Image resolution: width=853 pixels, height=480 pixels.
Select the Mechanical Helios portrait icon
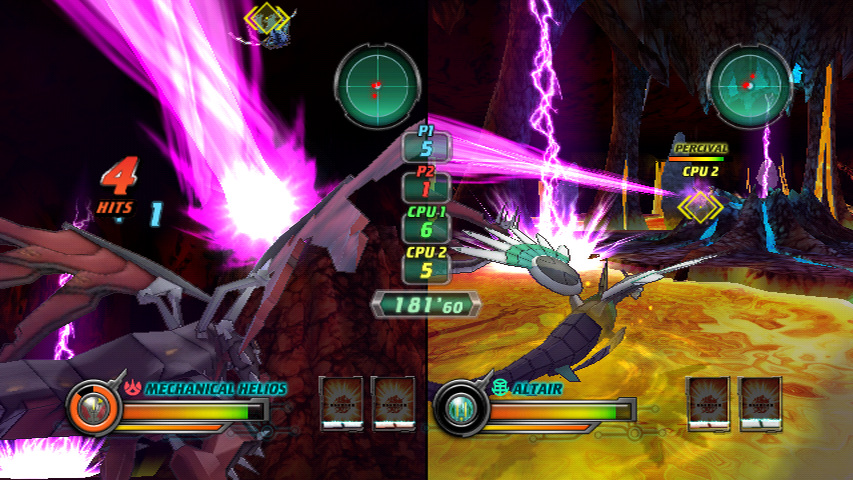click(92, 408)
